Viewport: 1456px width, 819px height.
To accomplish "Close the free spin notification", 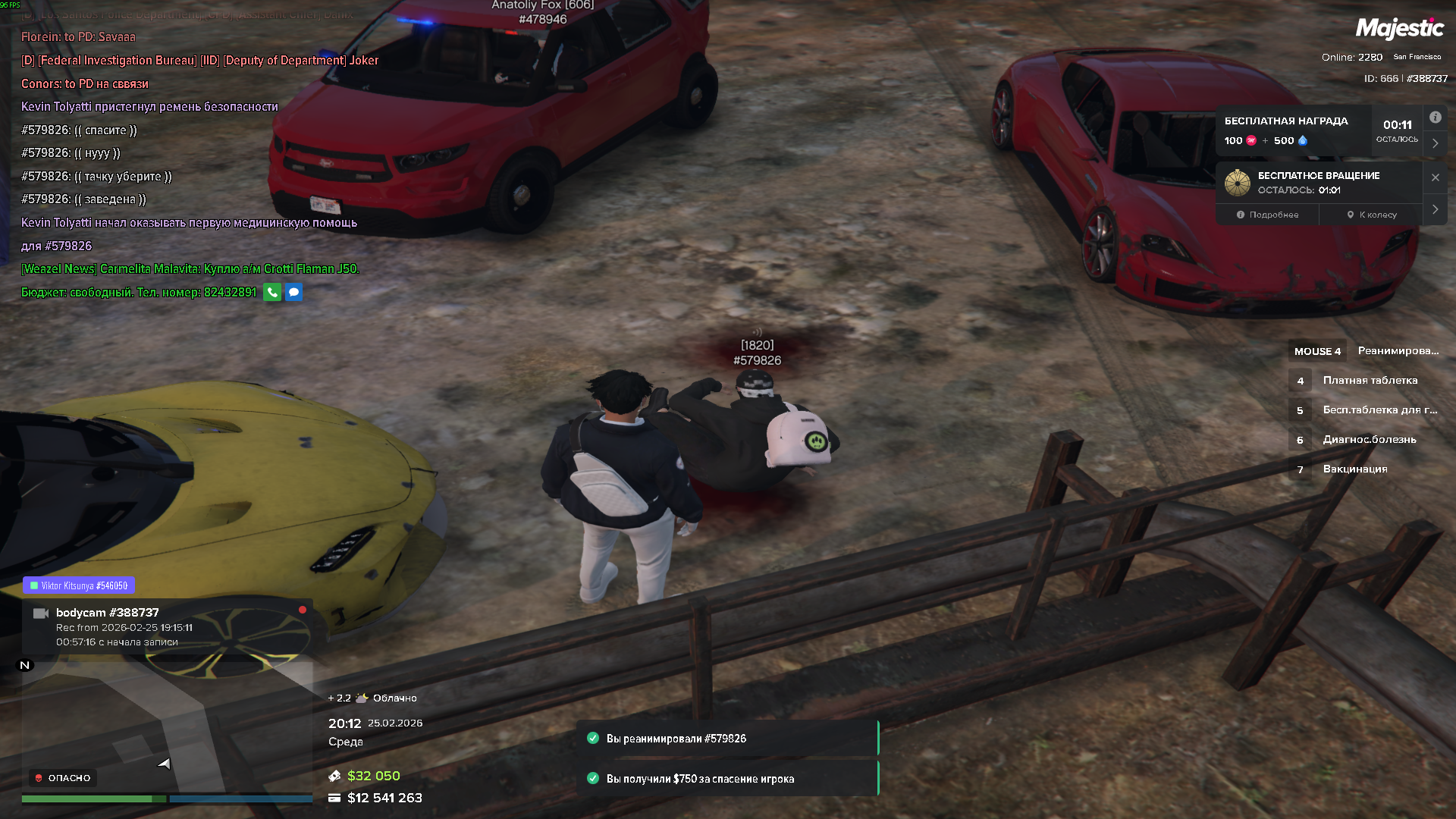I will coord(1435,177).
